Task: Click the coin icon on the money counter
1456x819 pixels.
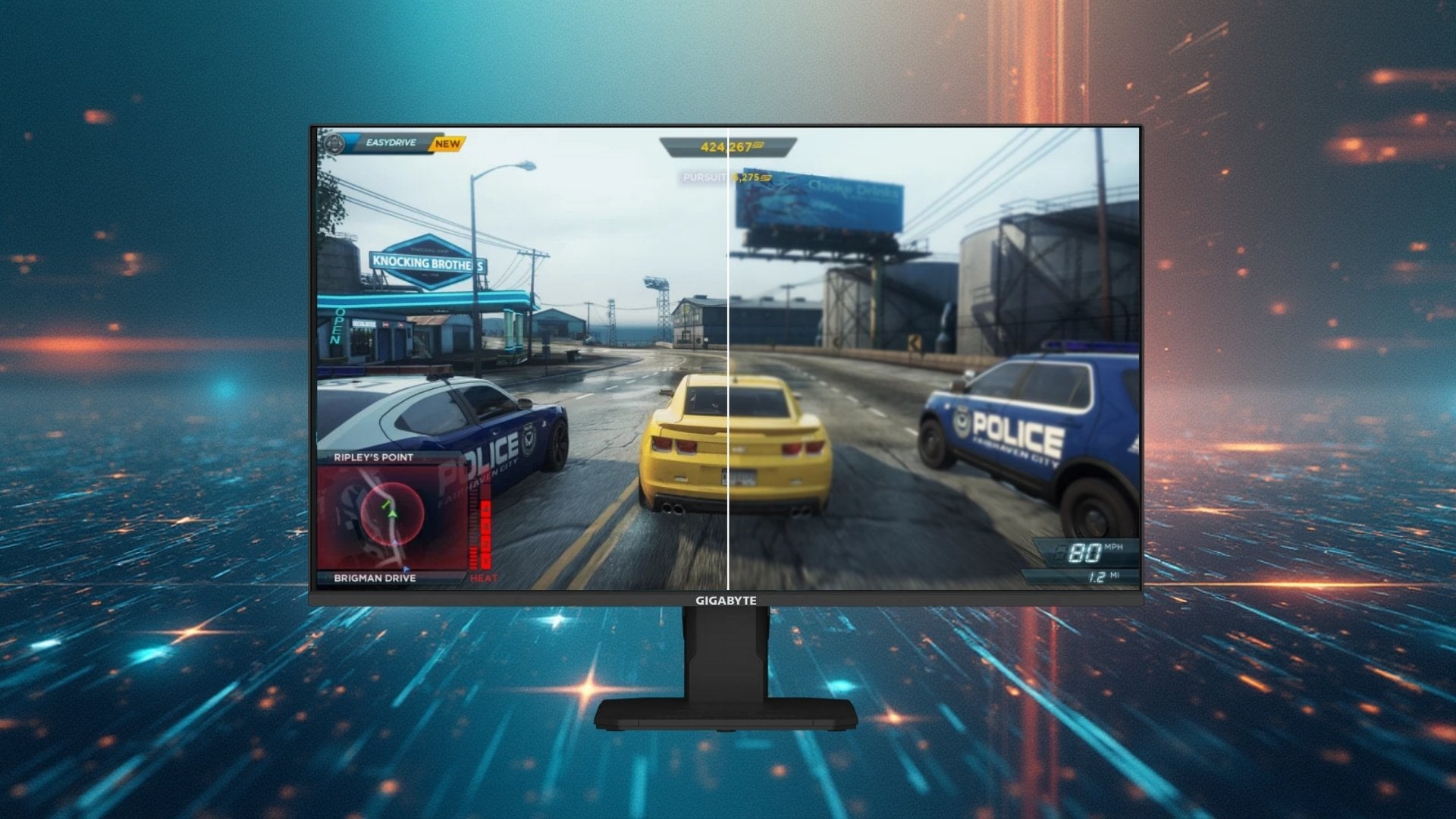Action: [758, 146]
